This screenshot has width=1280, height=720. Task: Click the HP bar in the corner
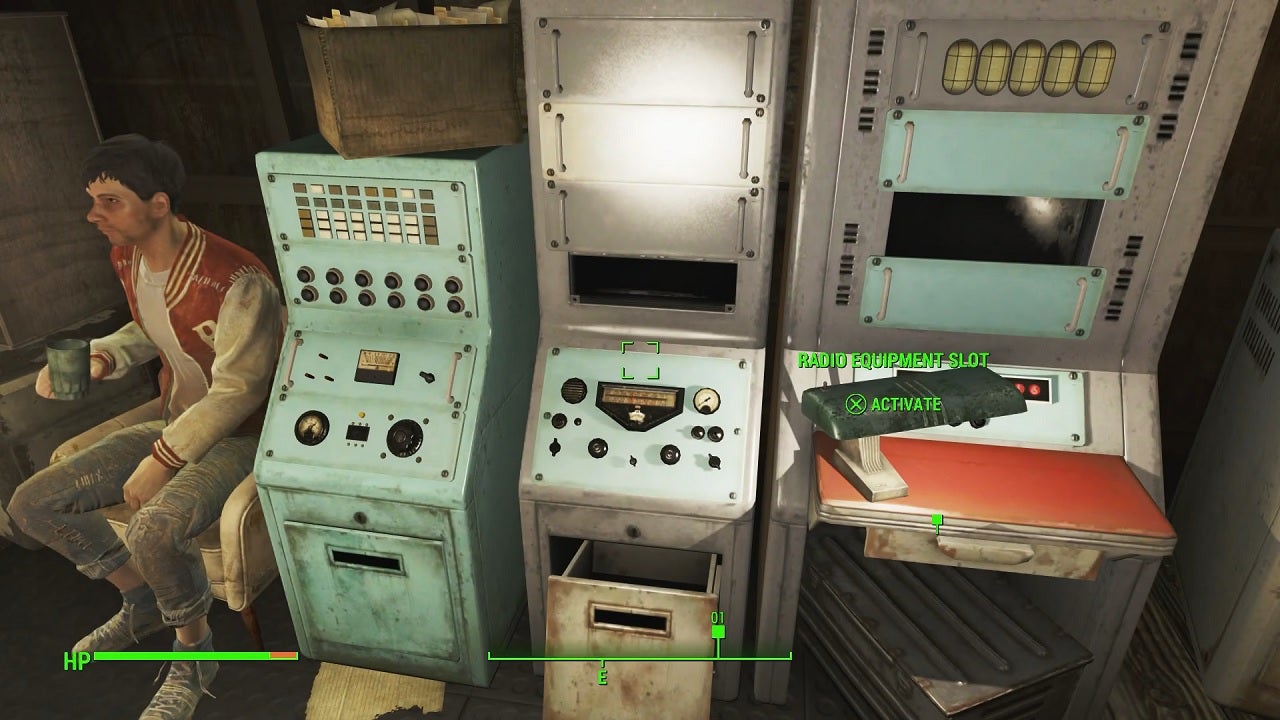(180, 660)
